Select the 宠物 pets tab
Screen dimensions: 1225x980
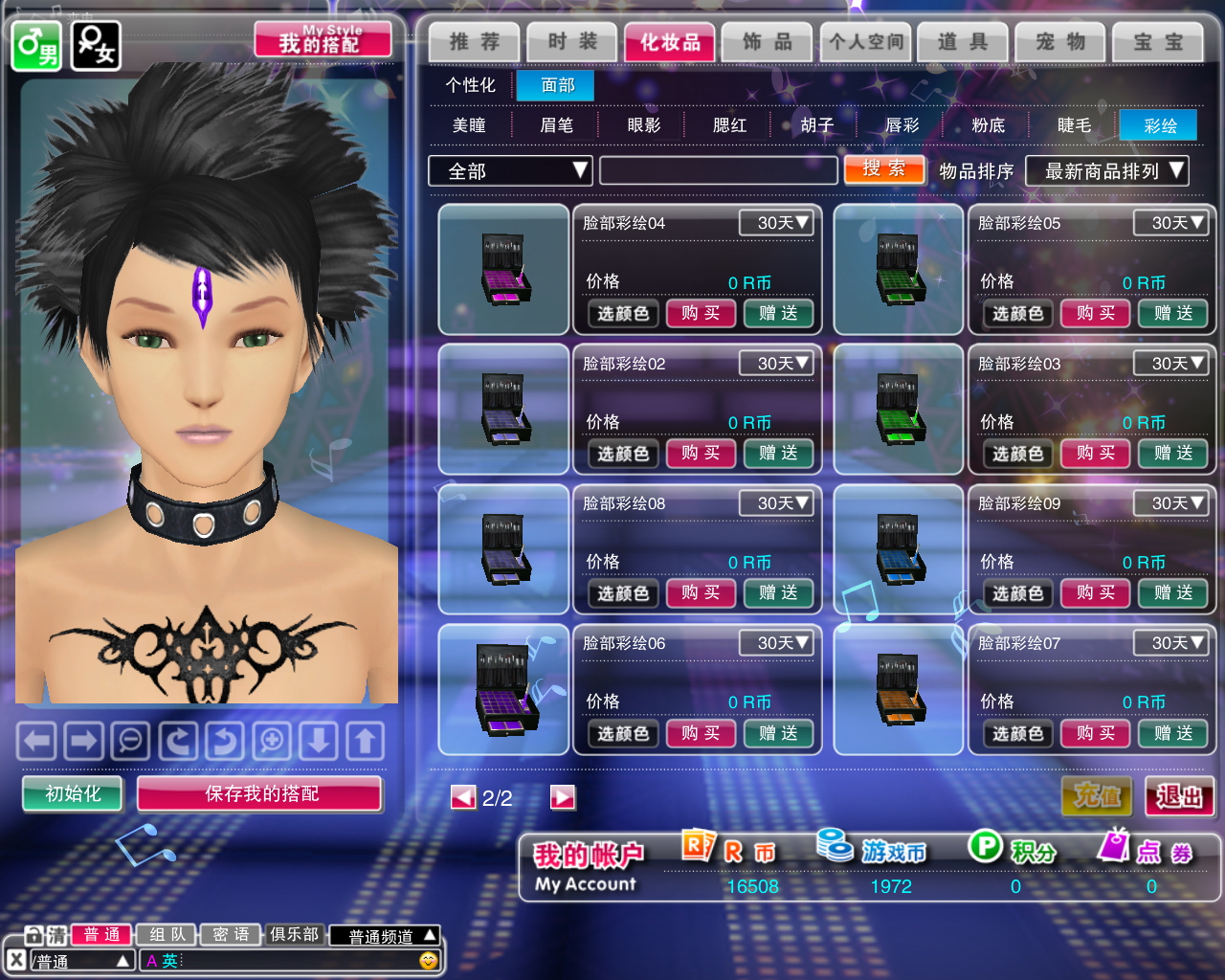pyautogui.click(x=1060, y=42)
